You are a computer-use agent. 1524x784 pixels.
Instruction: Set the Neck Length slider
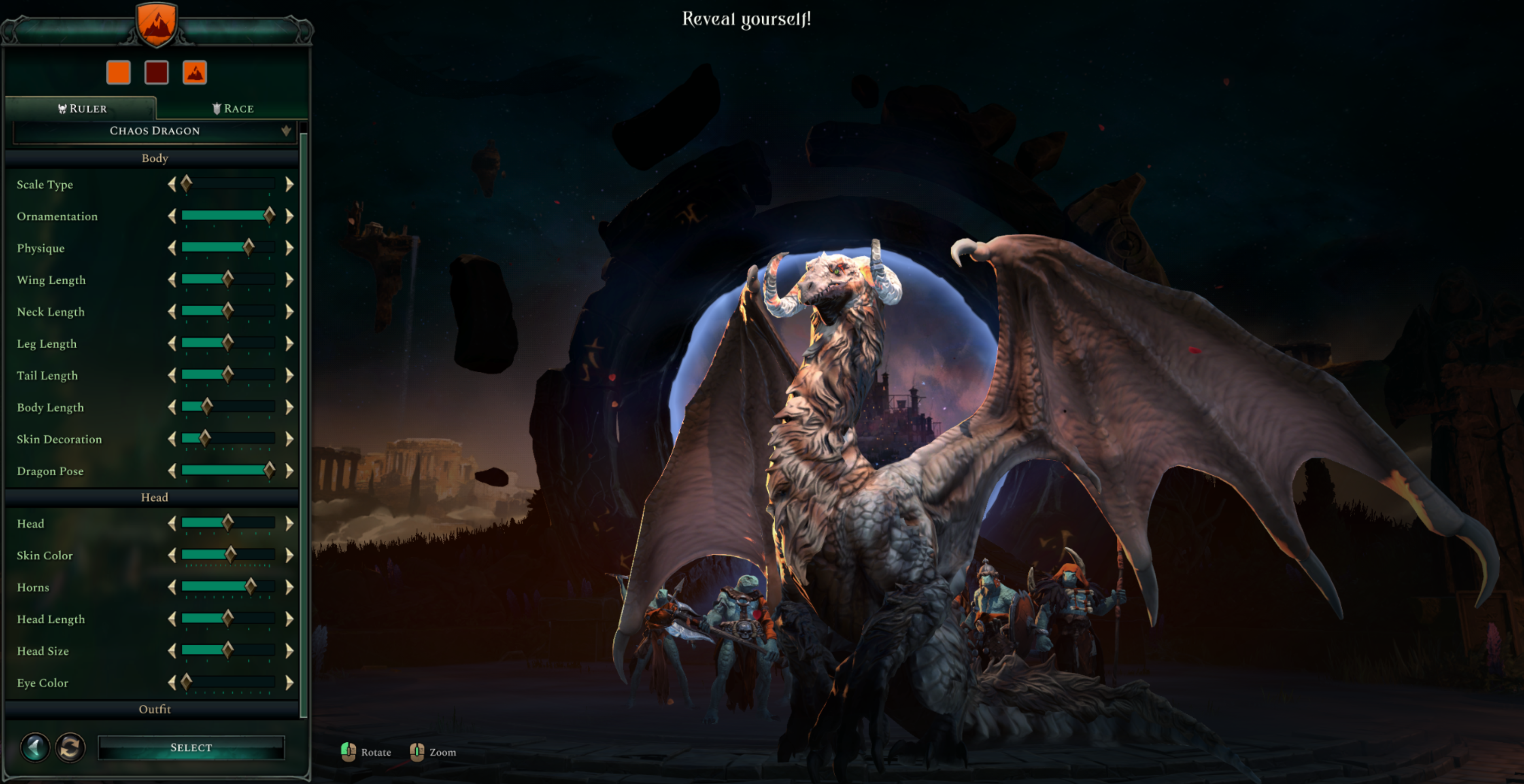coord(228,311)
